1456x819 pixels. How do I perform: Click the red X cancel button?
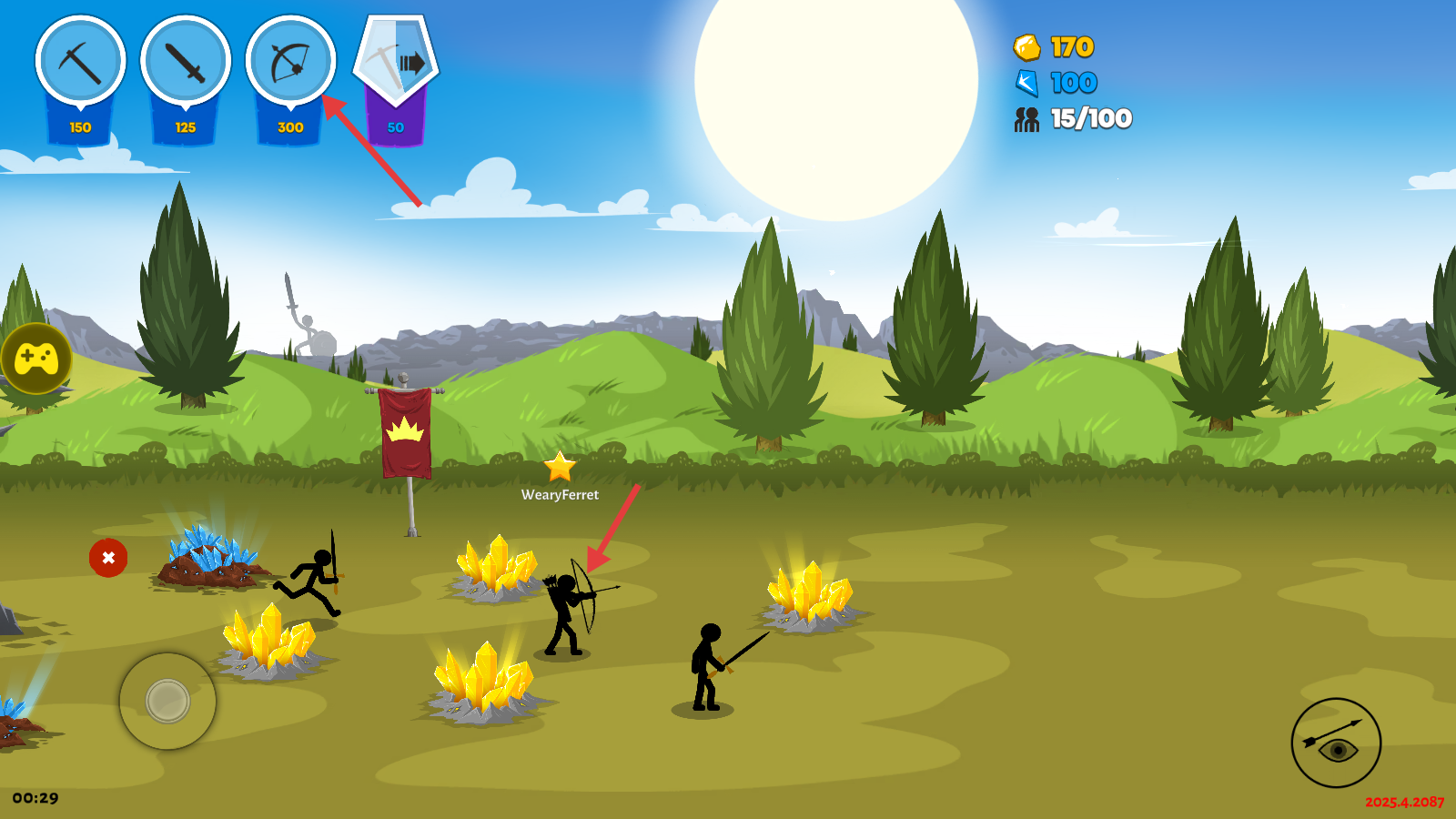click(108, 558)
